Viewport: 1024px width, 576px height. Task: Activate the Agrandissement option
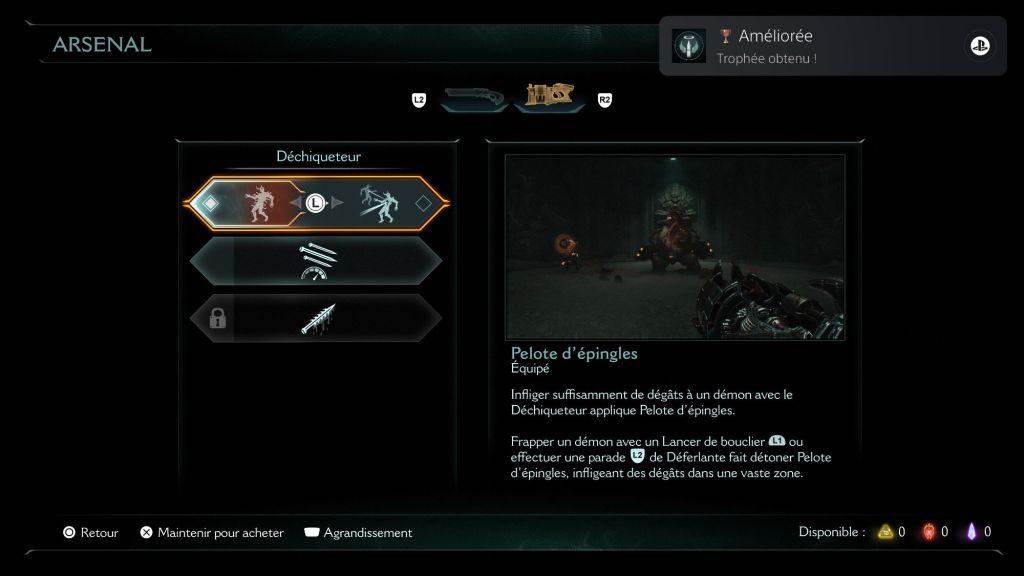(x=358, y=533)
